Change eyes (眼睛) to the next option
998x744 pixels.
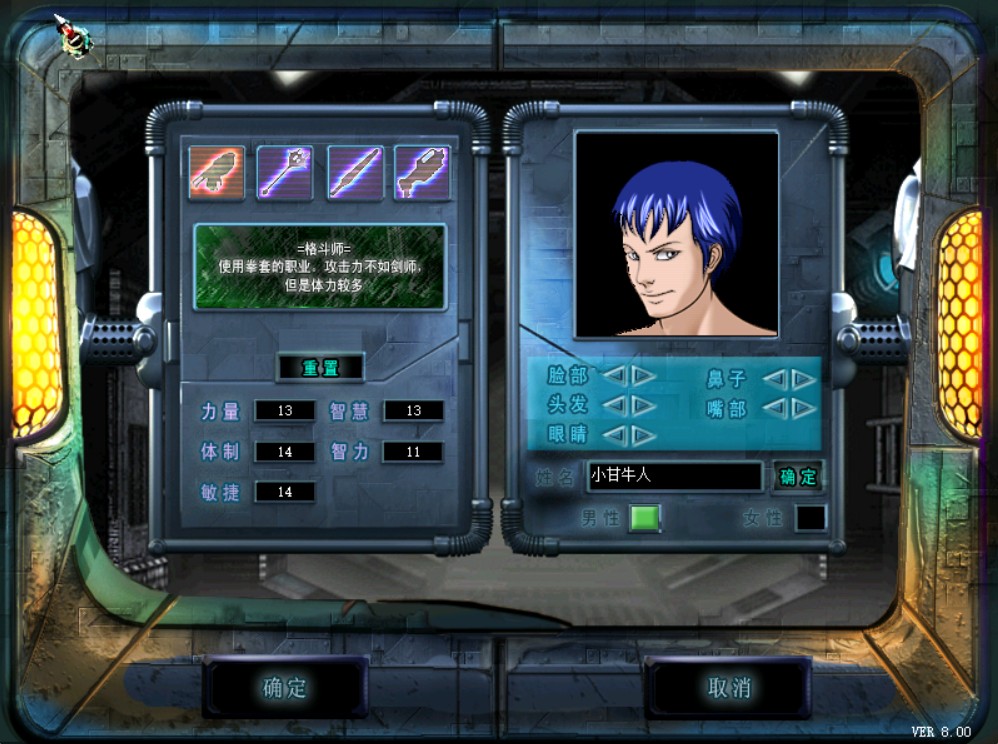click(643, 435)
